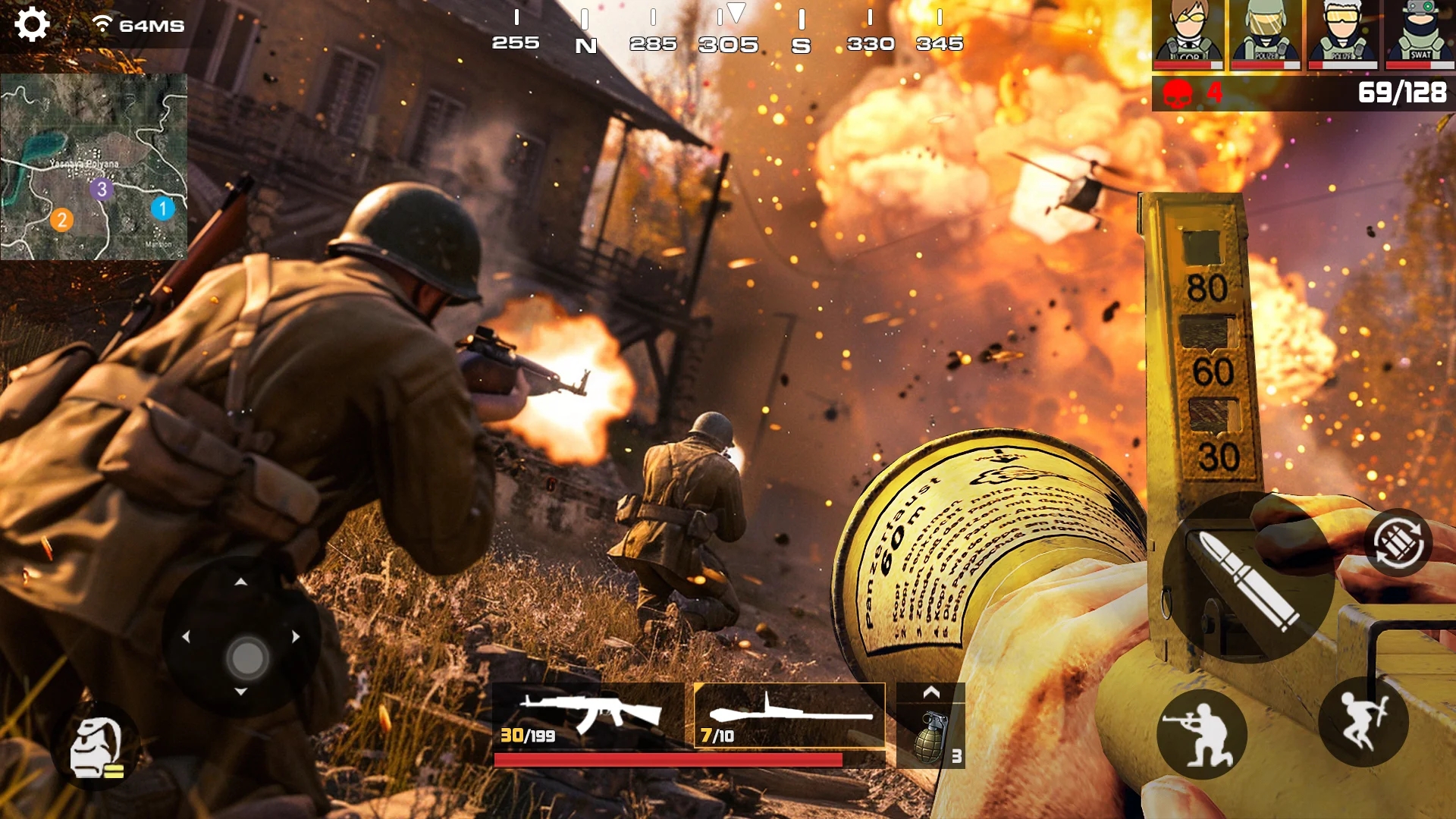The image size is (1456, 819).
Task: Select the SWAT teammate portrait
Action: (1420, 35)
